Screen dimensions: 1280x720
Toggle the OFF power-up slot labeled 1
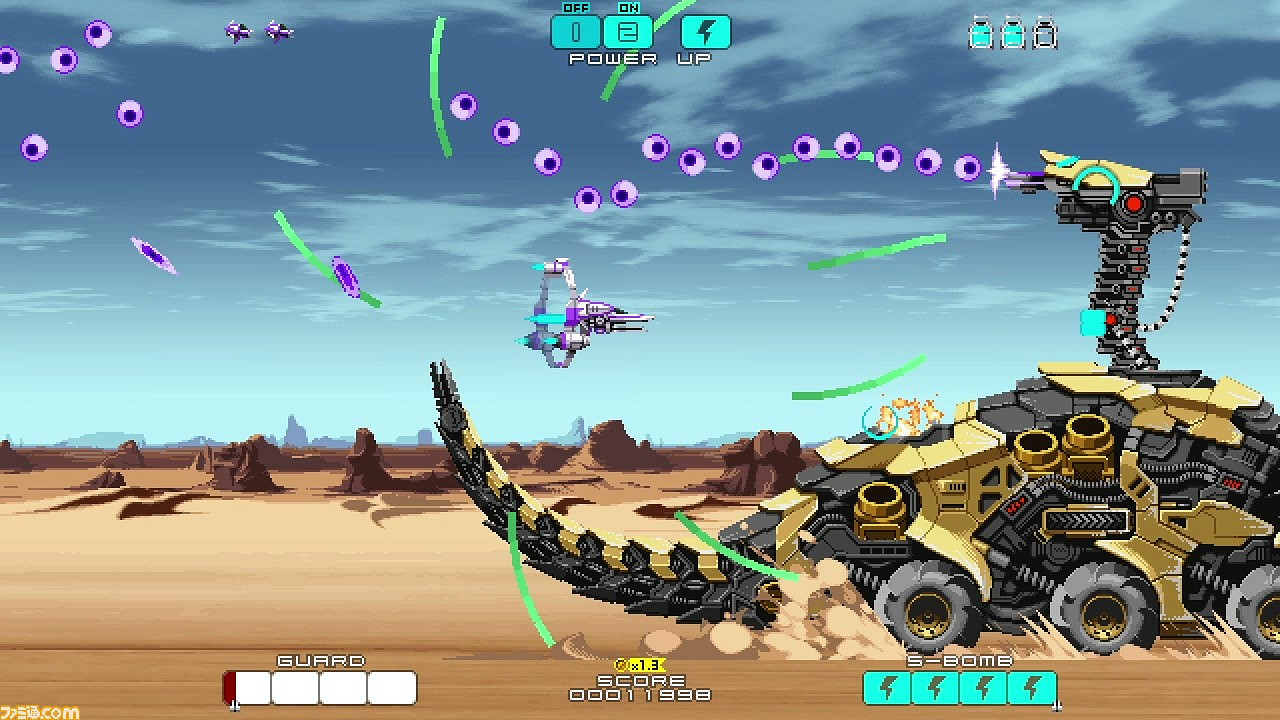[x=578, y=32]
